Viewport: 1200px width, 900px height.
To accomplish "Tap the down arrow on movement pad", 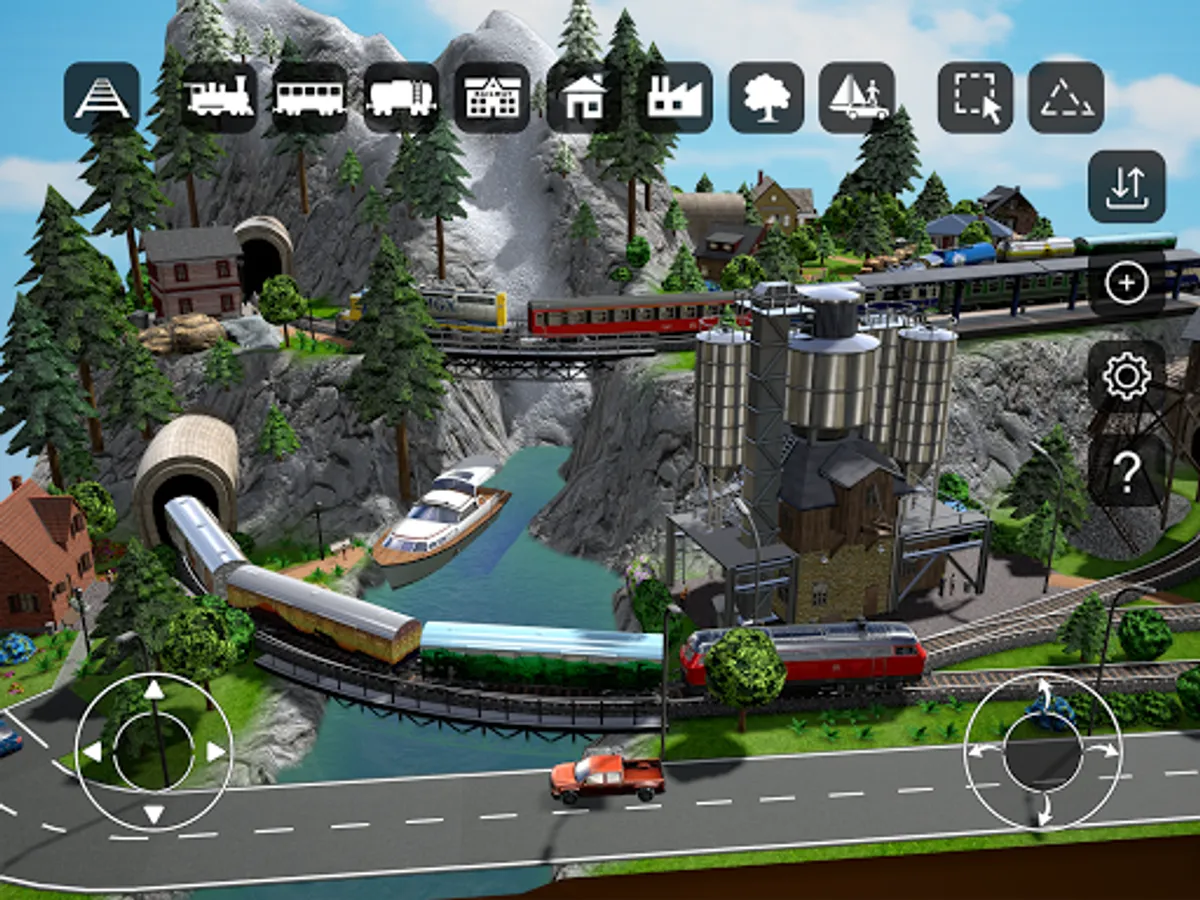I will [153, 814].
